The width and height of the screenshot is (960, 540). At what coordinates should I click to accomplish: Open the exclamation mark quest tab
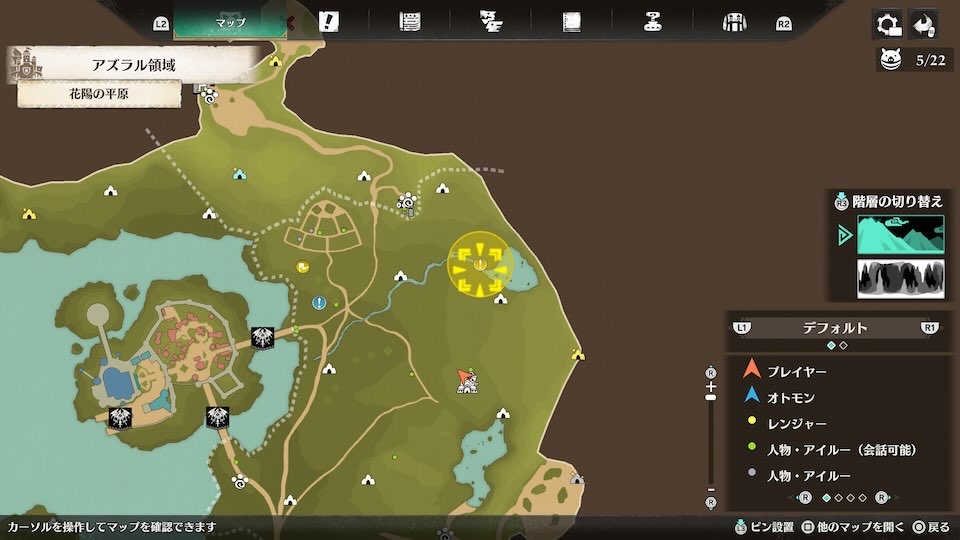click(x=327, y=22)
